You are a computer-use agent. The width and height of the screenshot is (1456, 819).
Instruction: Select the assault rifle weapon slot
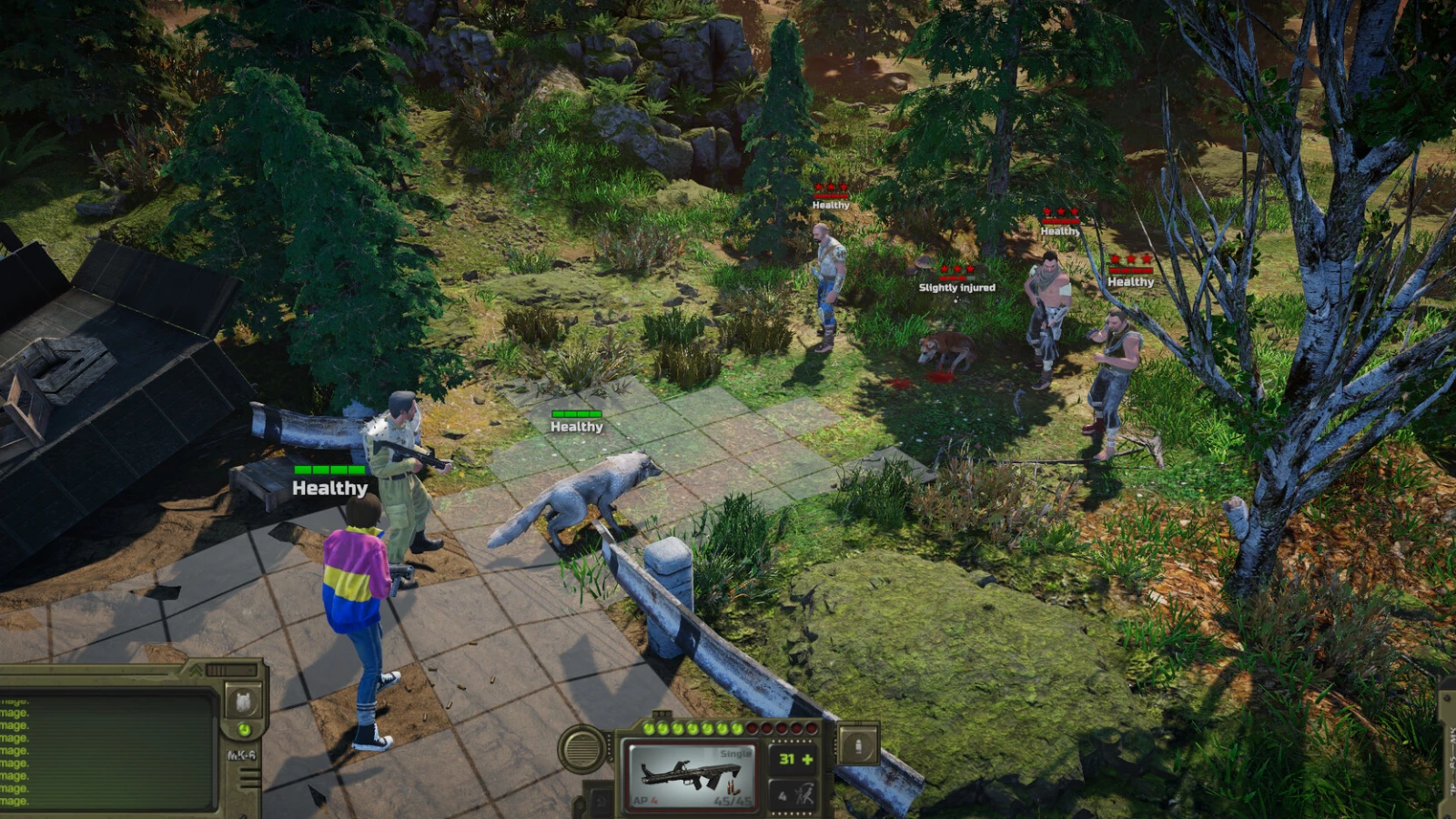point(692,774)
